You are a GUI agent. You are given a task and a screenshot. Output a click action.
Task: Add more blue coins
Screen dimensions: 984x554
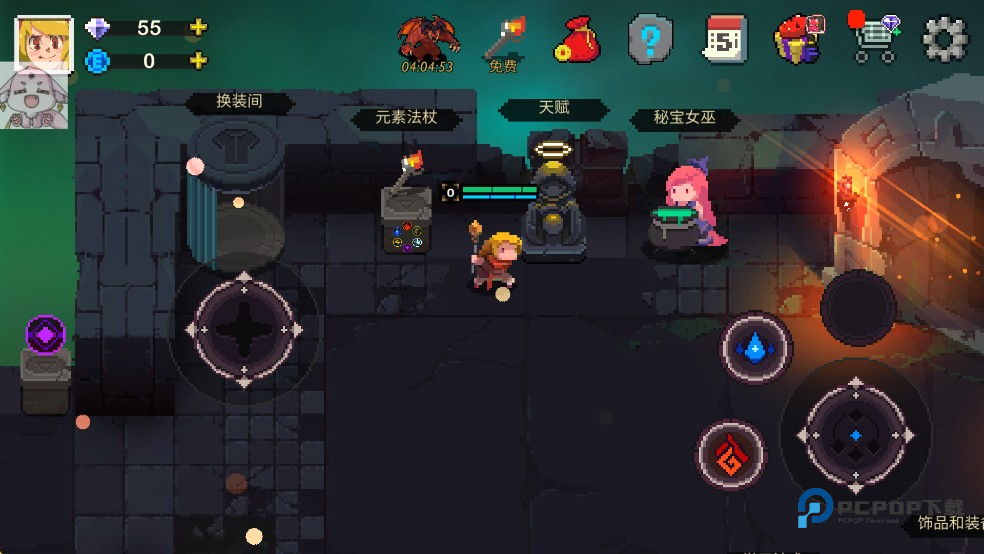coord(198,61)
